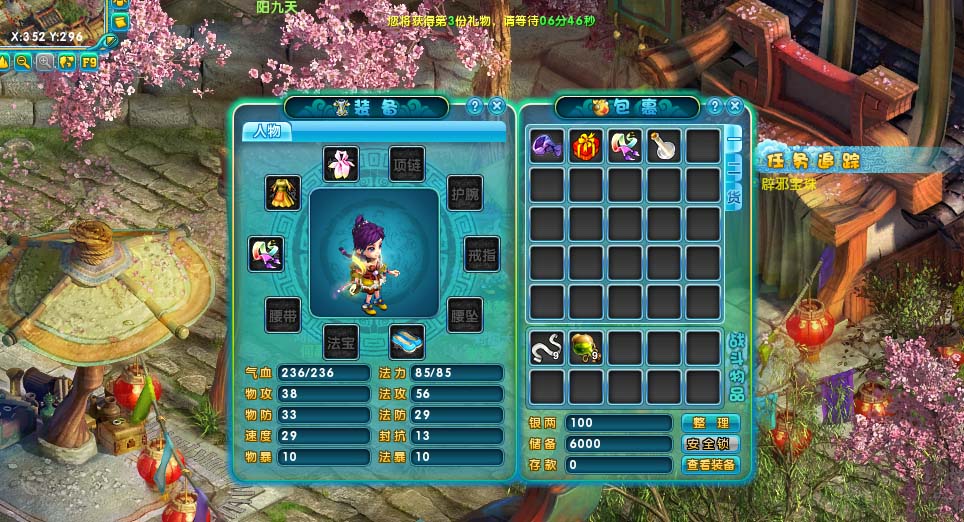Select the white rope combat item
The image size is (964, 522).
coord(547,347)
